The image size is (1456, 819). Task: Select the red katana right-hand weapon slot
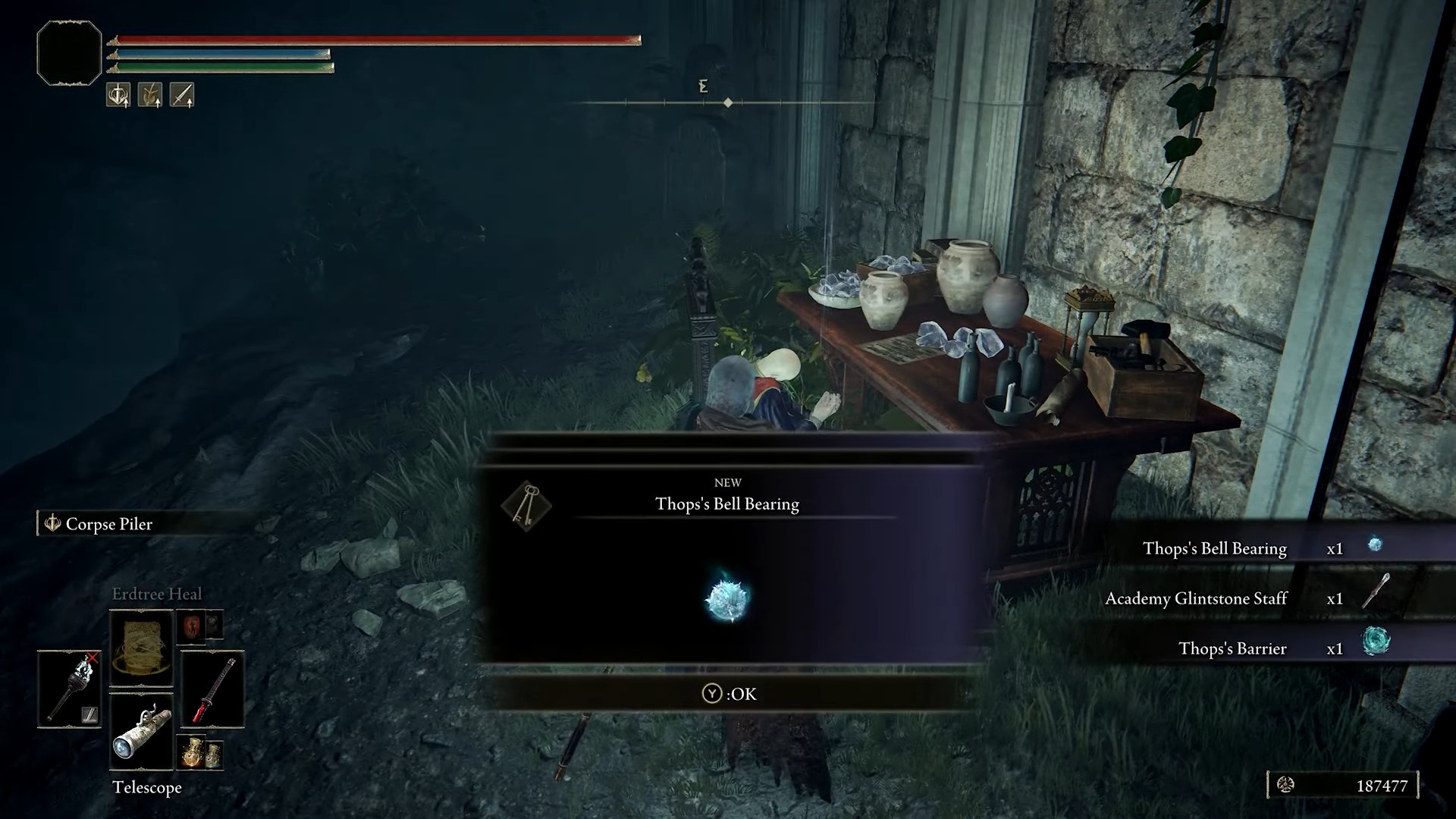(212, 689)
